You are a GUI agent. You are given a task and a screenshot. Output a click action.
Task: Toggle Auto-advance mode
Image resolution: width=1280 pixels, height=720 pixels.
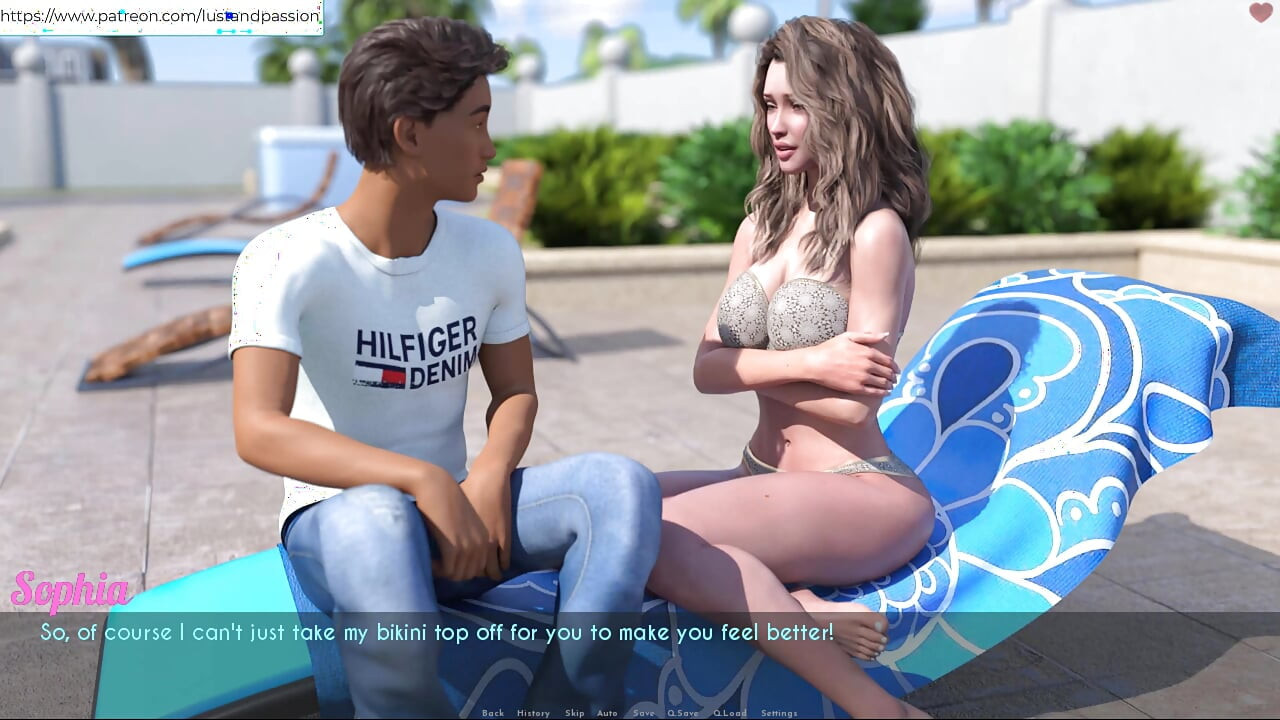coord(607,713)
